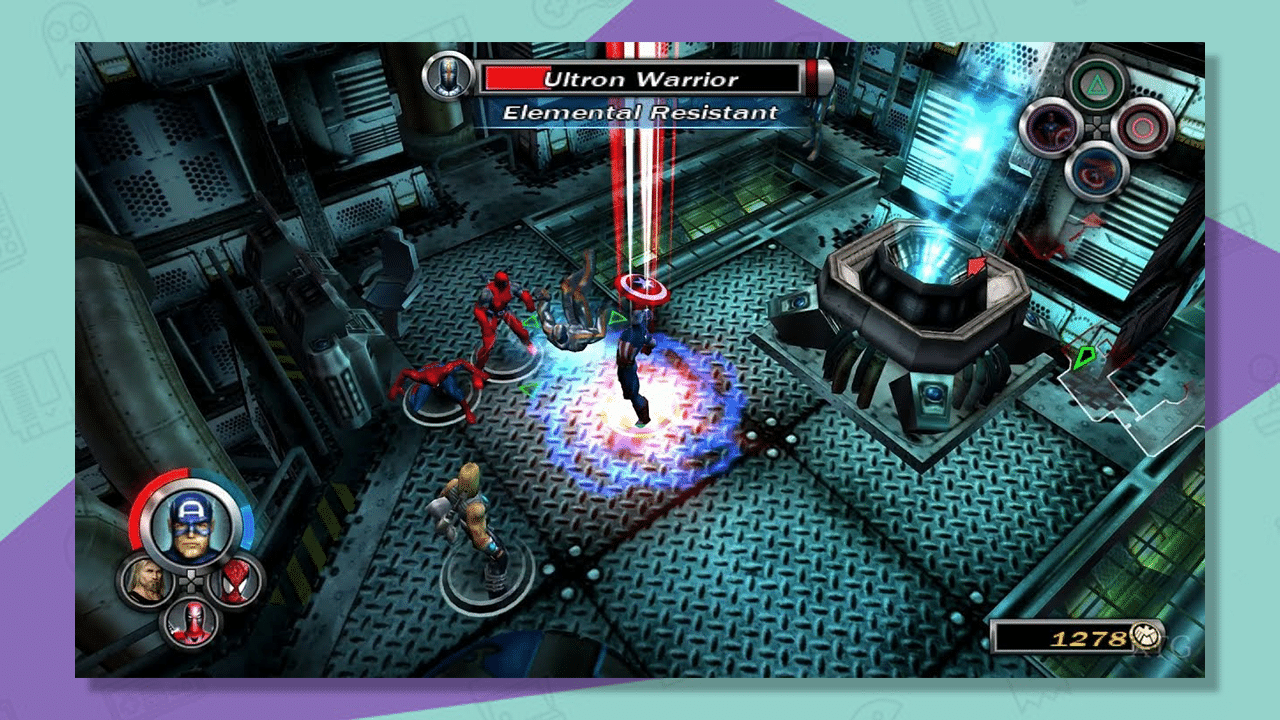Select the Captain America shield power icon
This screenshot has width=1280, height=720.
pyautogui.click(x=1096, y=172)
